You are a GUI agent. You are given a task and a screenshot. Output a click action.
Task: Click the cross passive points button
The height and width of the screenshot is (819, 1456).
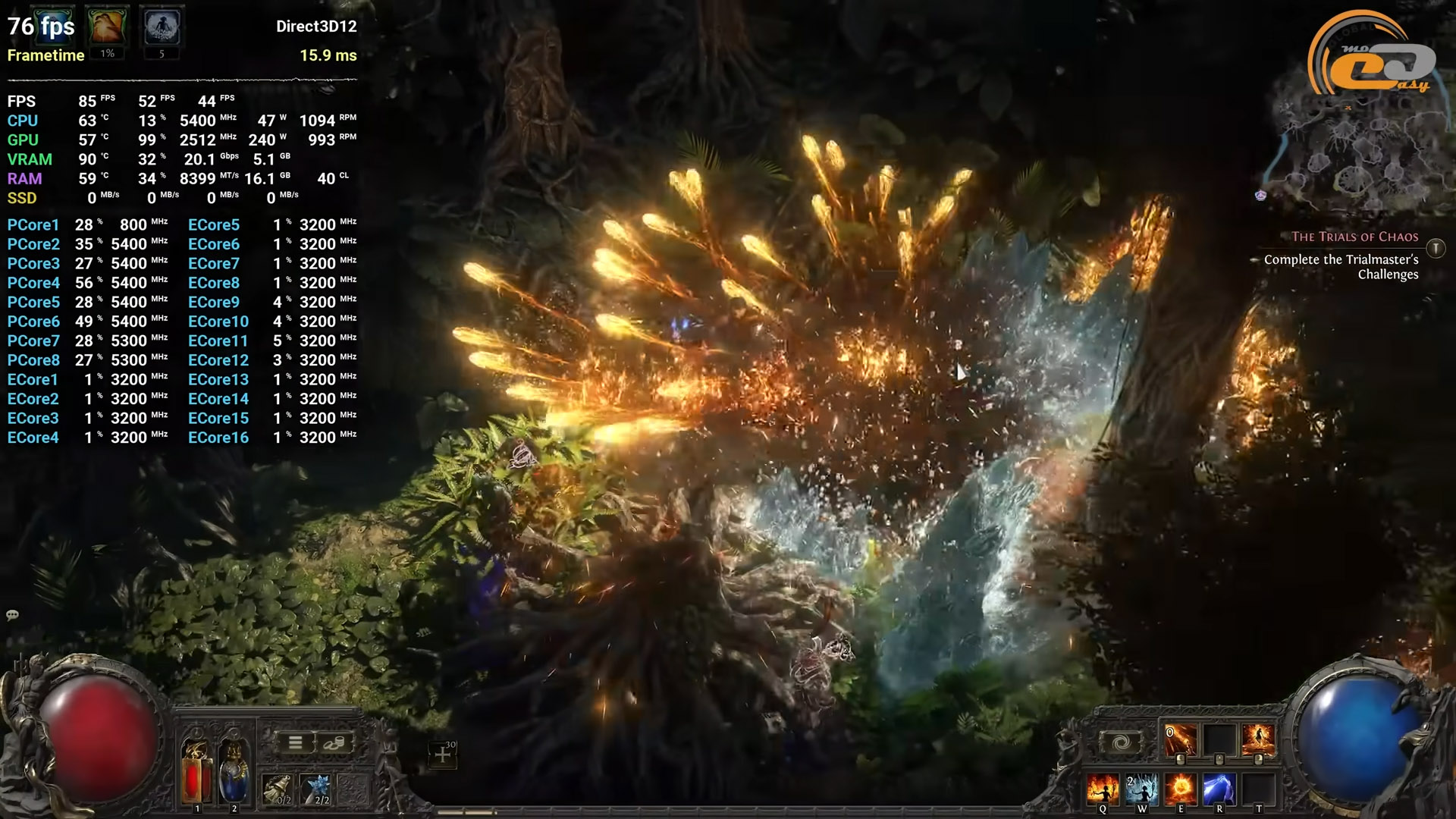(x=443, y=755)
